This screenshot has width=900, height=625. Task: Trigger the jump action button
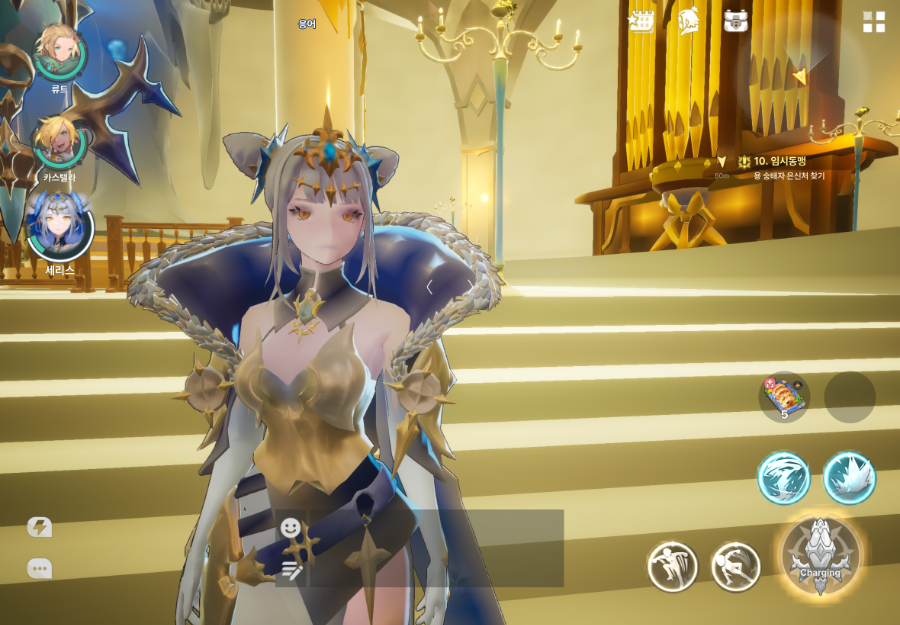[671, 567]
